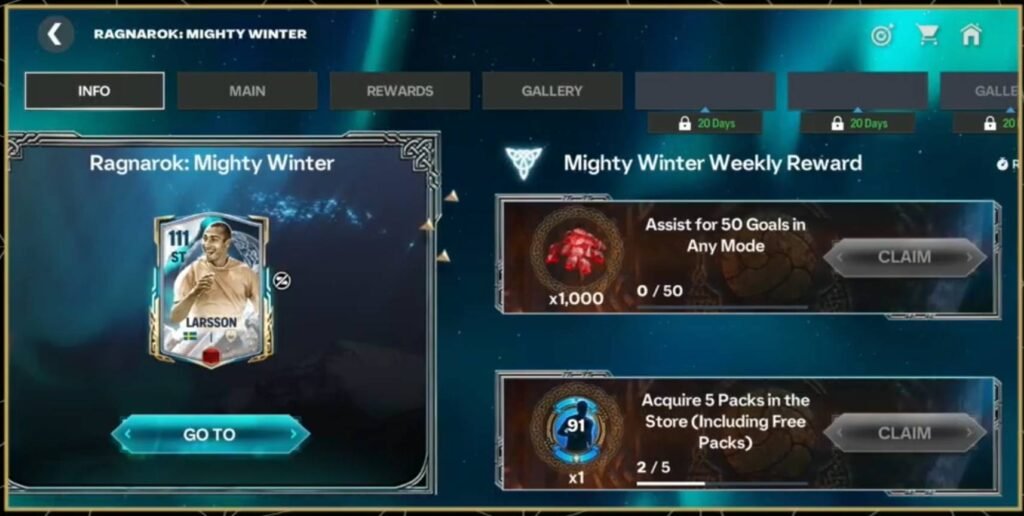
Task: Open the store cart icon
Action: (928, 35)
